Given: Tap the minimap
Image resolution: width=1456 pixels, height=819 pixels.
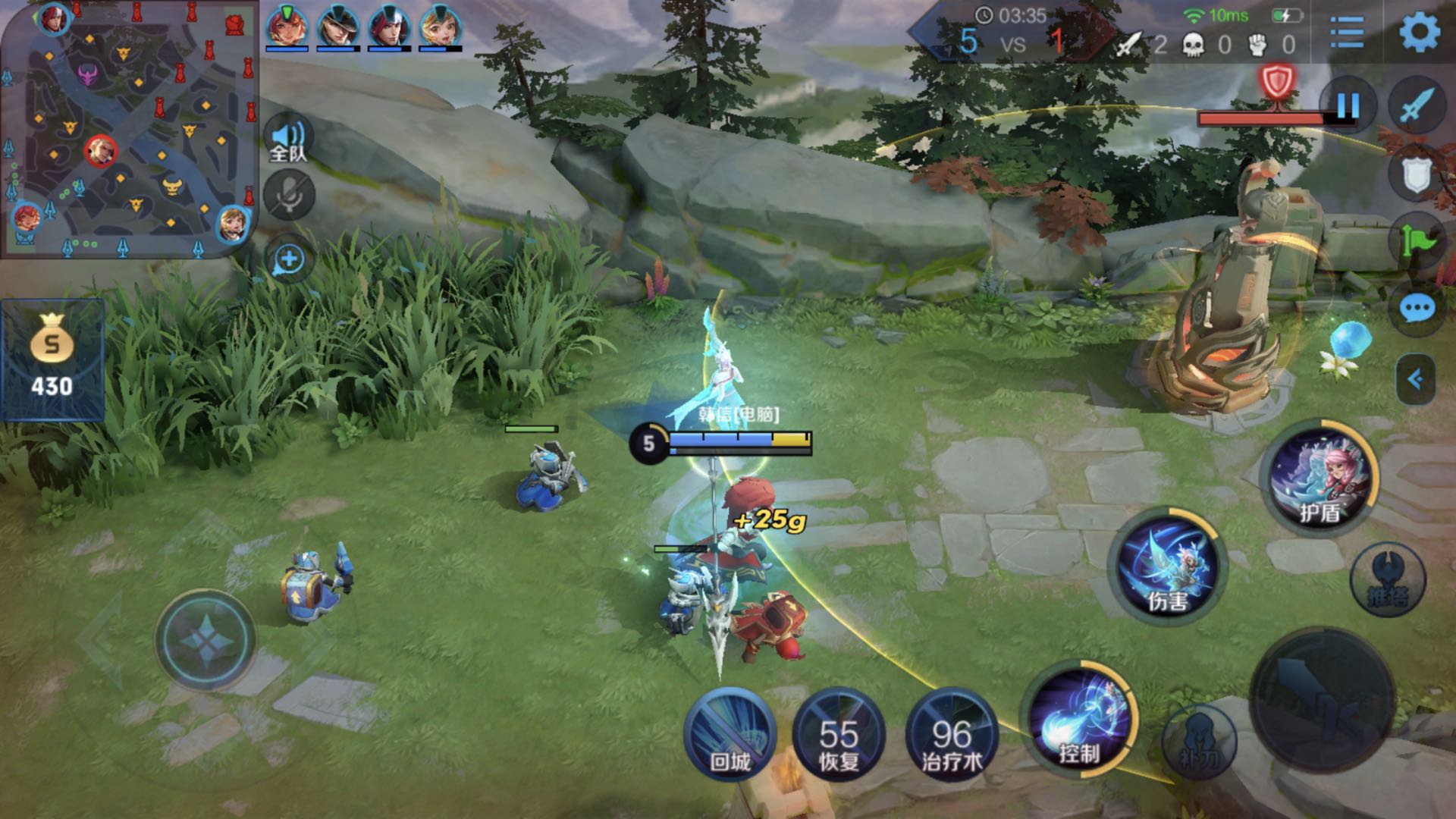Looking at the screenshot, I should [129, 129].
